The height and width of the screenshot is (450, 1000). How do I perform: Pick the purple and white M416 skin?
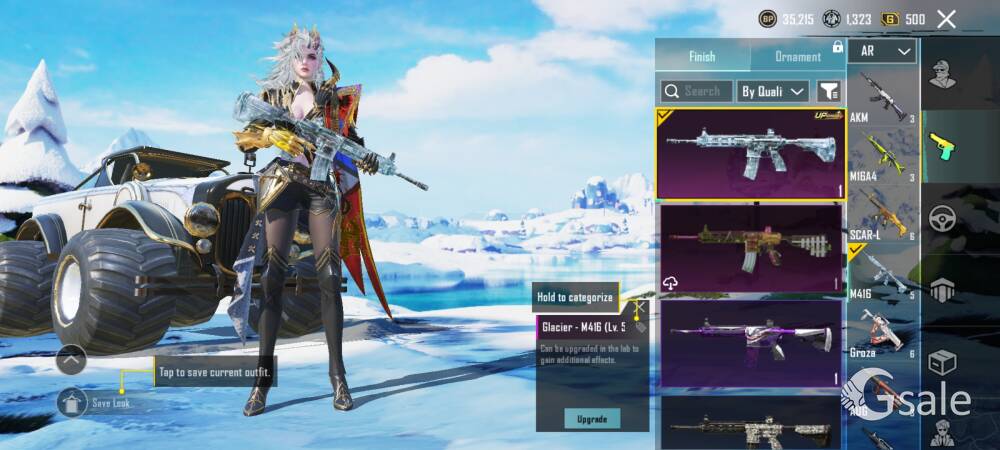coord(751,342)
